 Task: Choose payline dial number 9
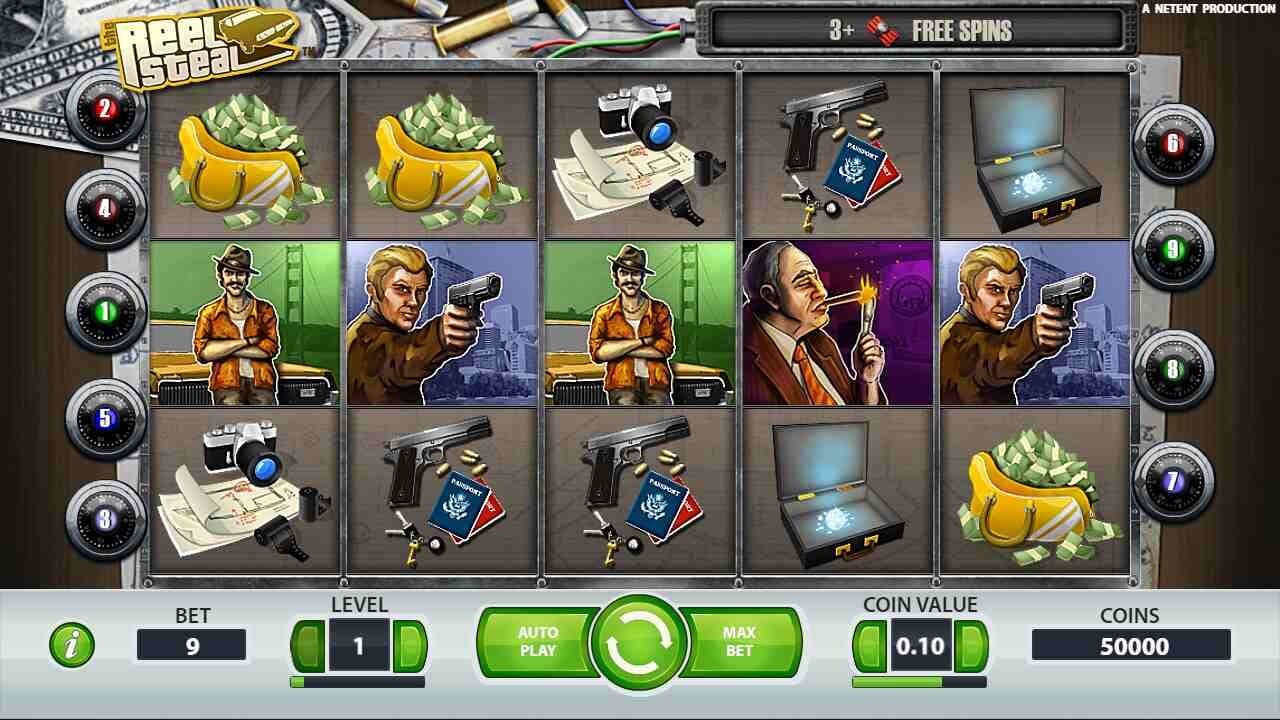pos(1173,249)
